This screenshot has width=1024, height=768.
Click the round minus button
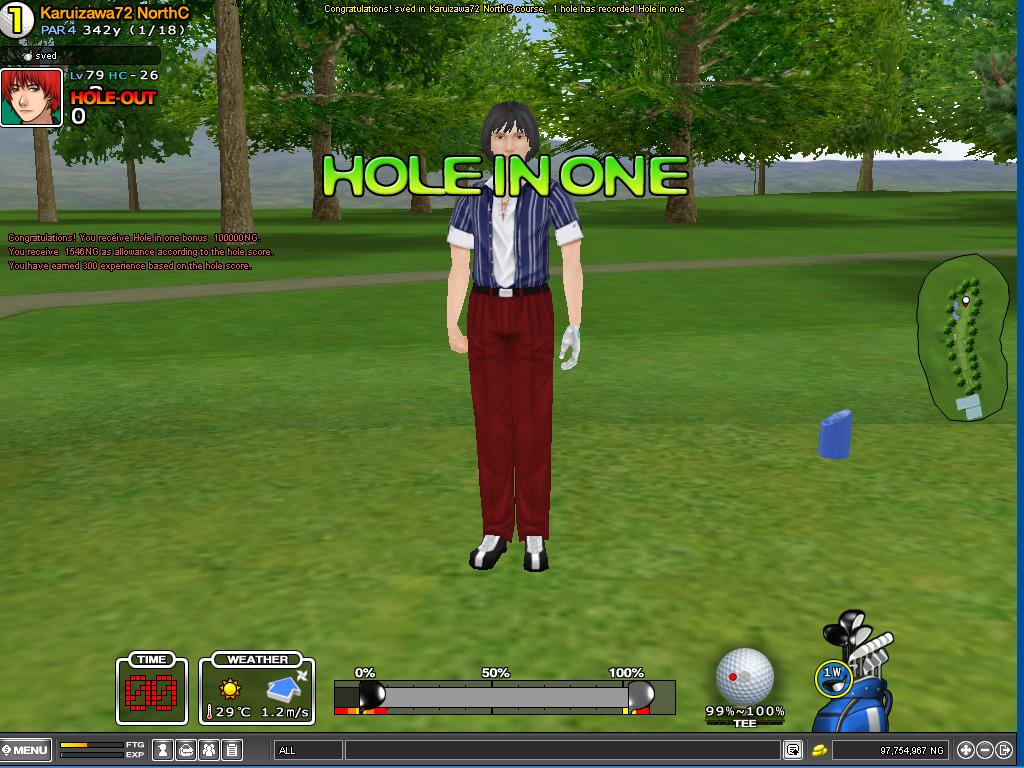tap(985, 750)
